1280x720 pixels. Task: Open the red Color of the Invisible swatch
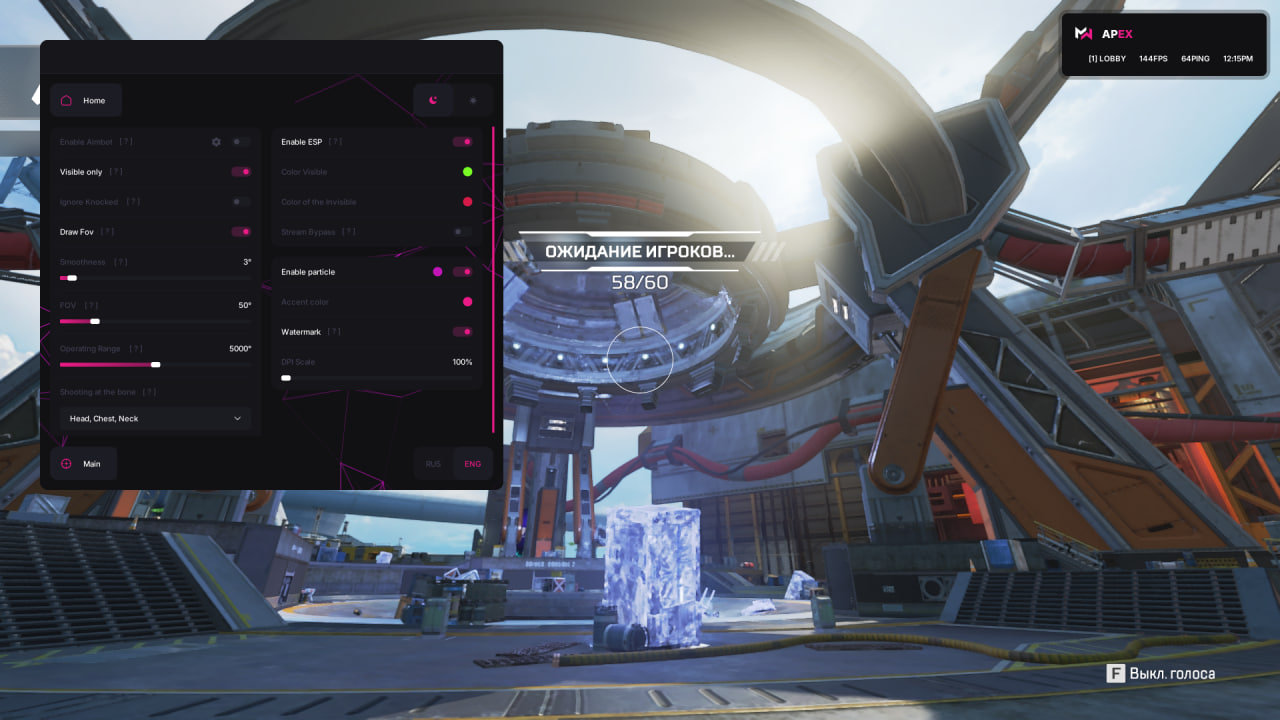click(x=467, y=202)
